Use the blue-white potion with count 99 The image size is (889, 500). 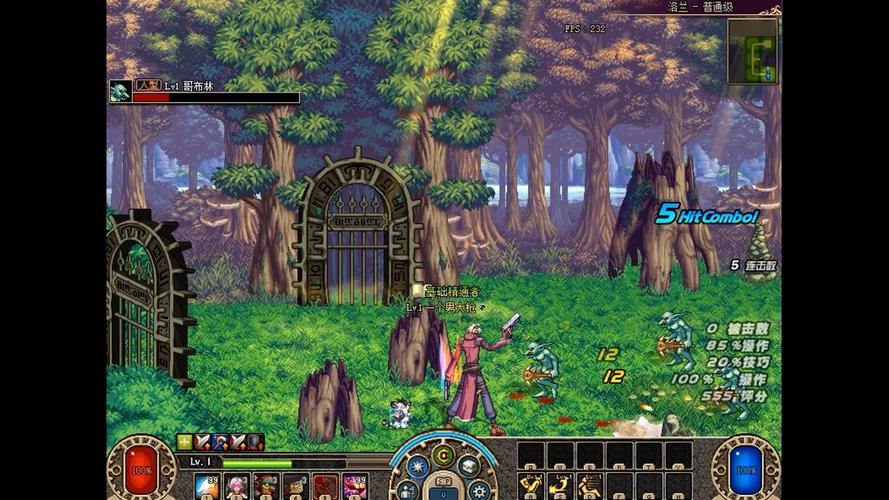207,487
